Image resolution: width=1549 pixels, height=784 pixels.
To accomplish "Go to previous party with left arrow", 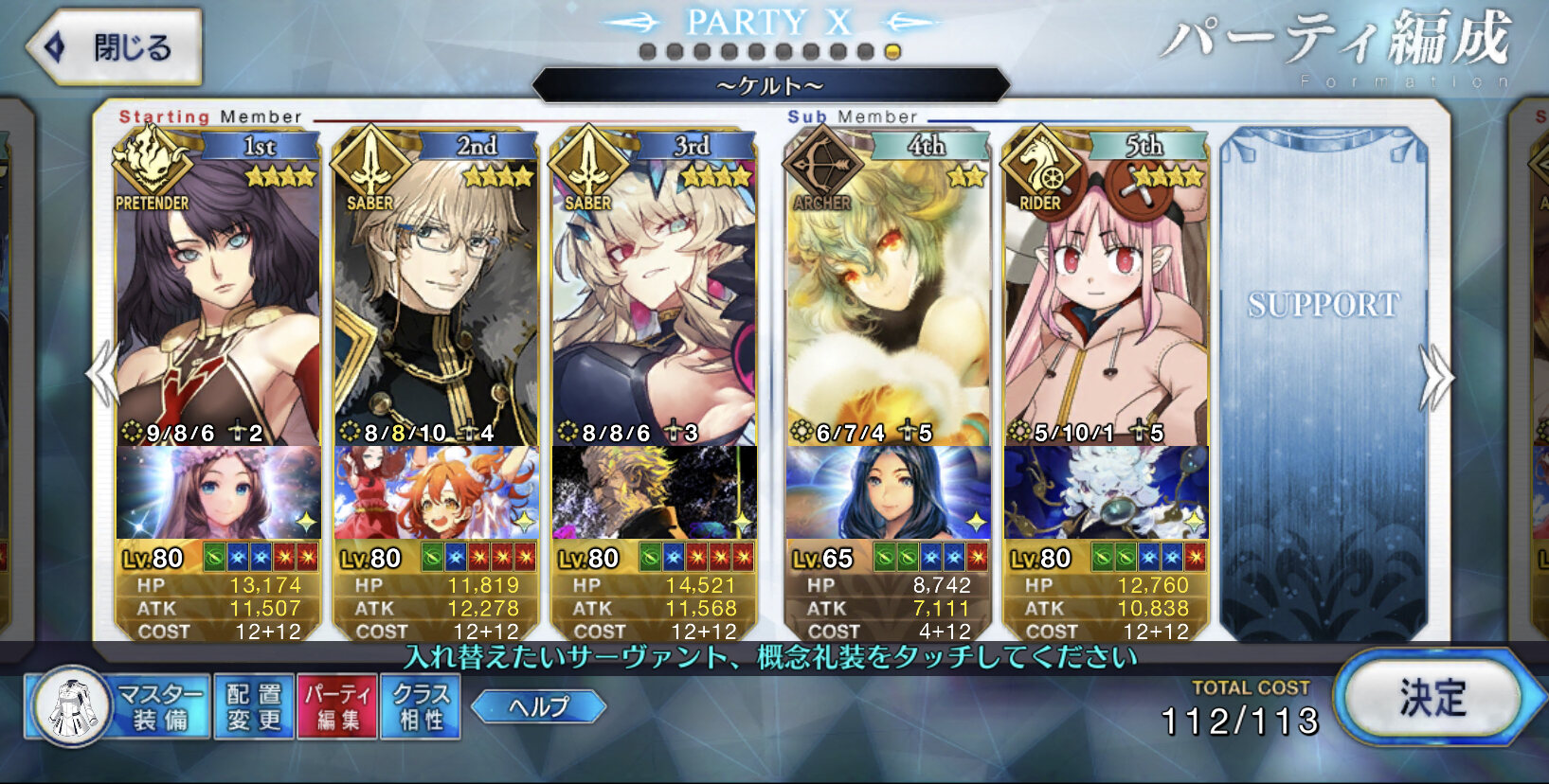I will [x=102, y=375].
